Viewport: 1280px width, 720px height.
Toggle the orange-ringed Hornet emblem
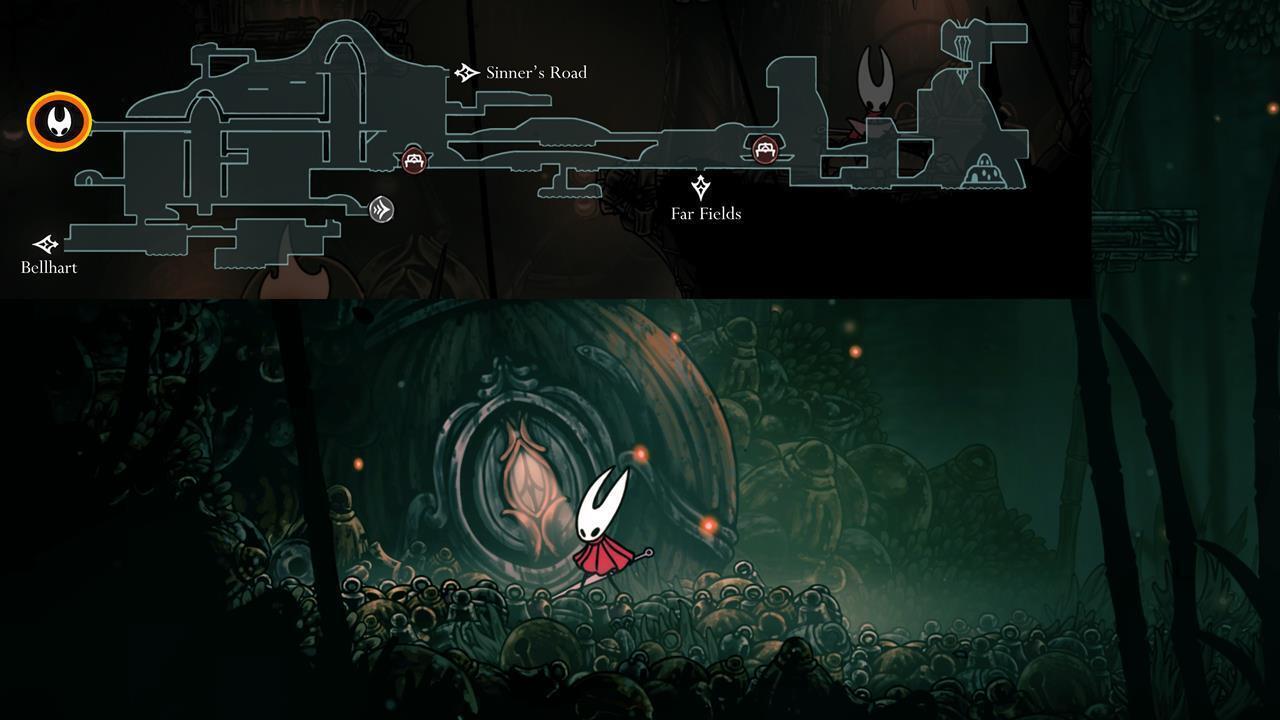coord(57,121)
